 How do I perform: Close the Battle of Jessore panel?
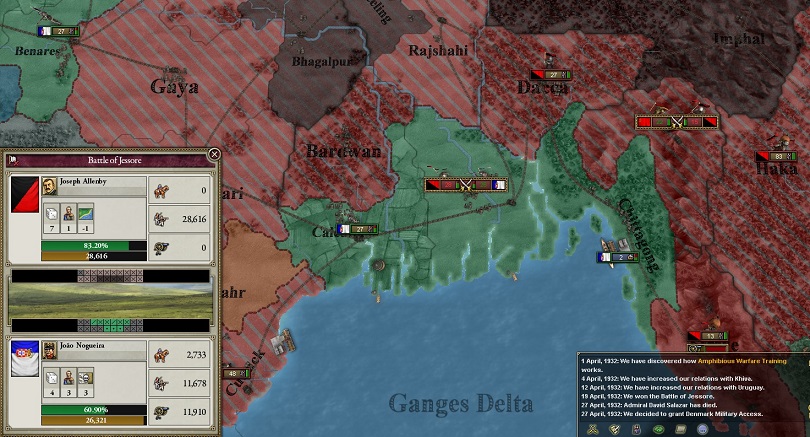[x=213, y=155]
